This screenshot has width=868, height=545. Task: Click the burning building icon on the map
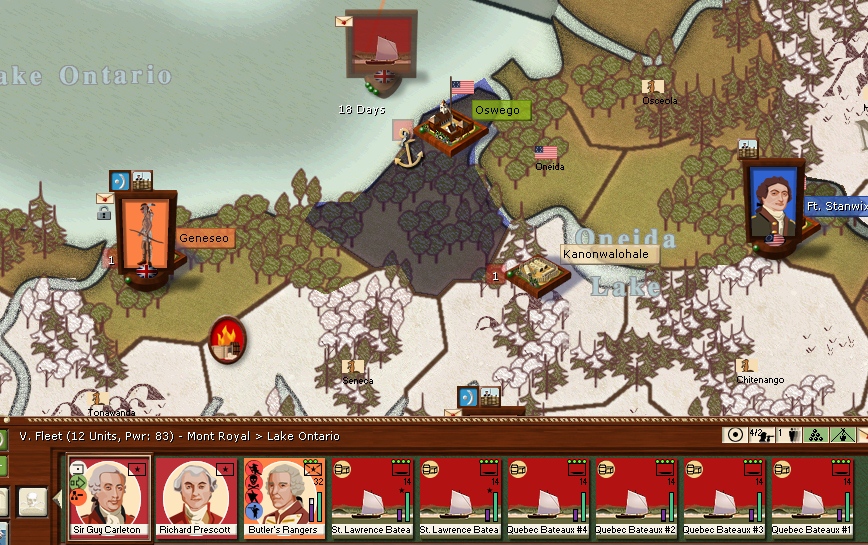pos(228,339)
